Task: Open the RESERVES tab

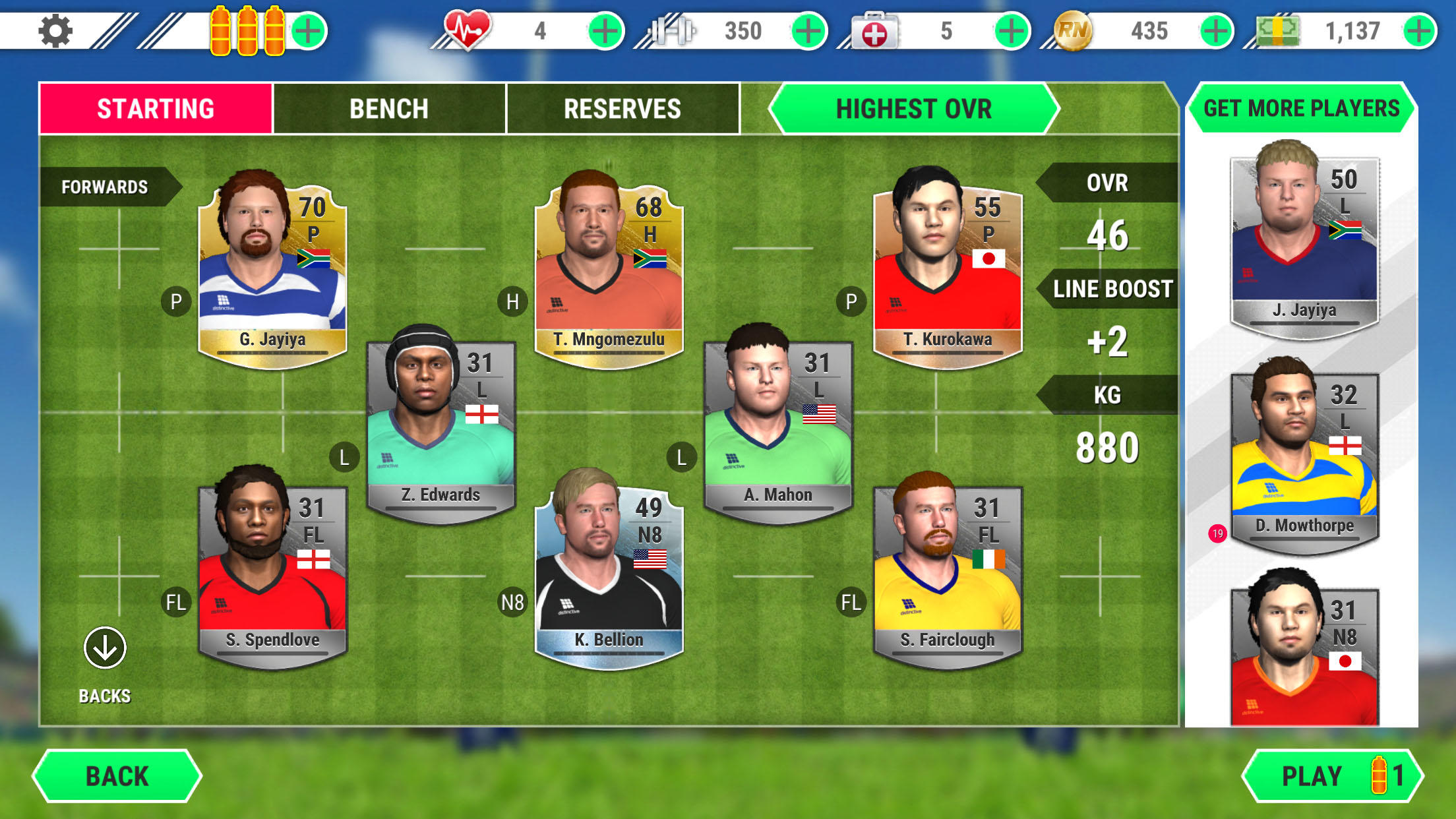Action: pyautogui.click(x=622, y=109)
